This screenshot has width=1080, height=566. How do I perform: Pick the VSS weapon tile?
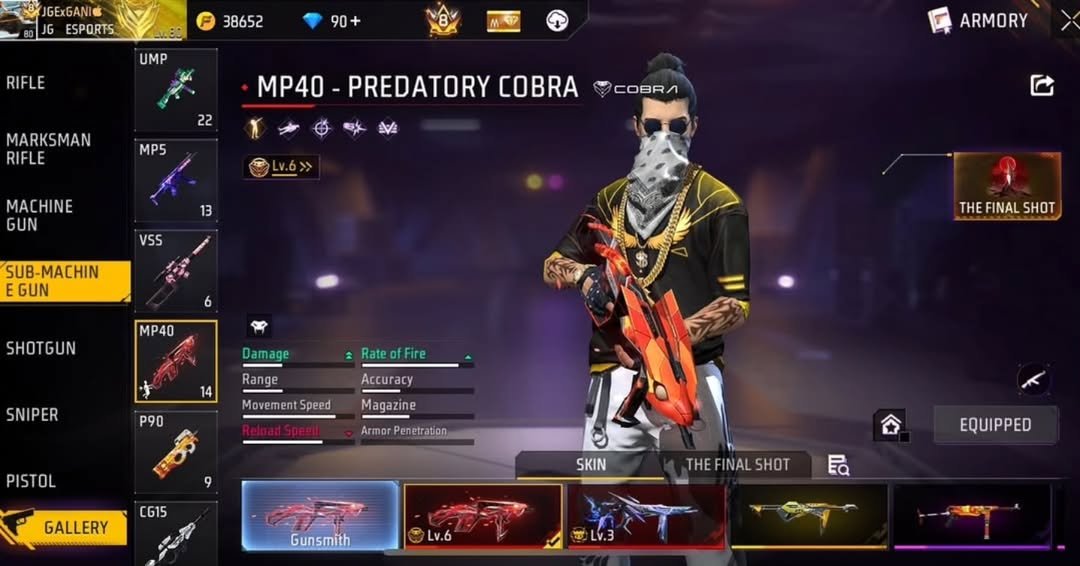(176, 270)
